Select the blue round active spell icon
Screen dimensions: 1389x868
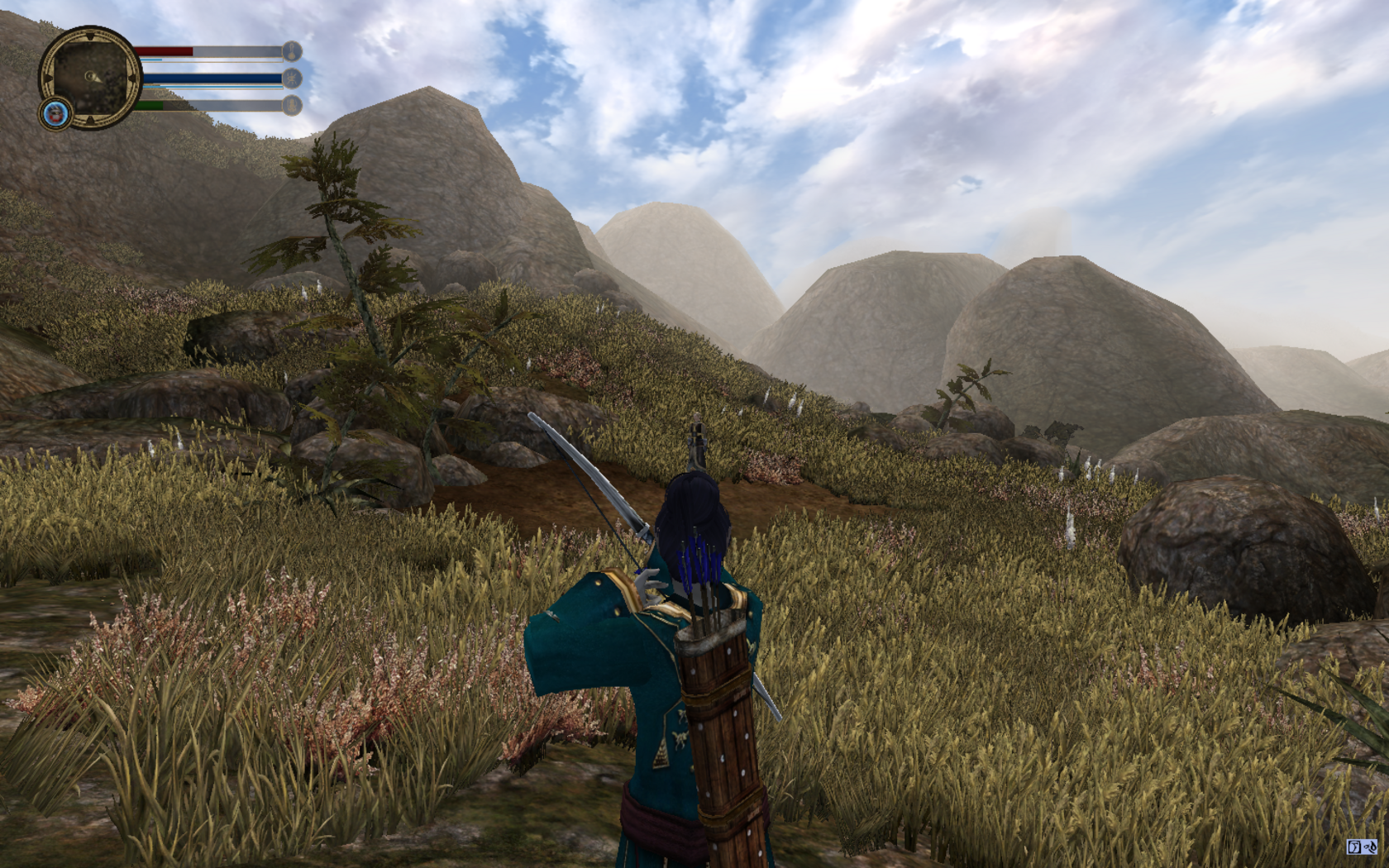(56, 114)
